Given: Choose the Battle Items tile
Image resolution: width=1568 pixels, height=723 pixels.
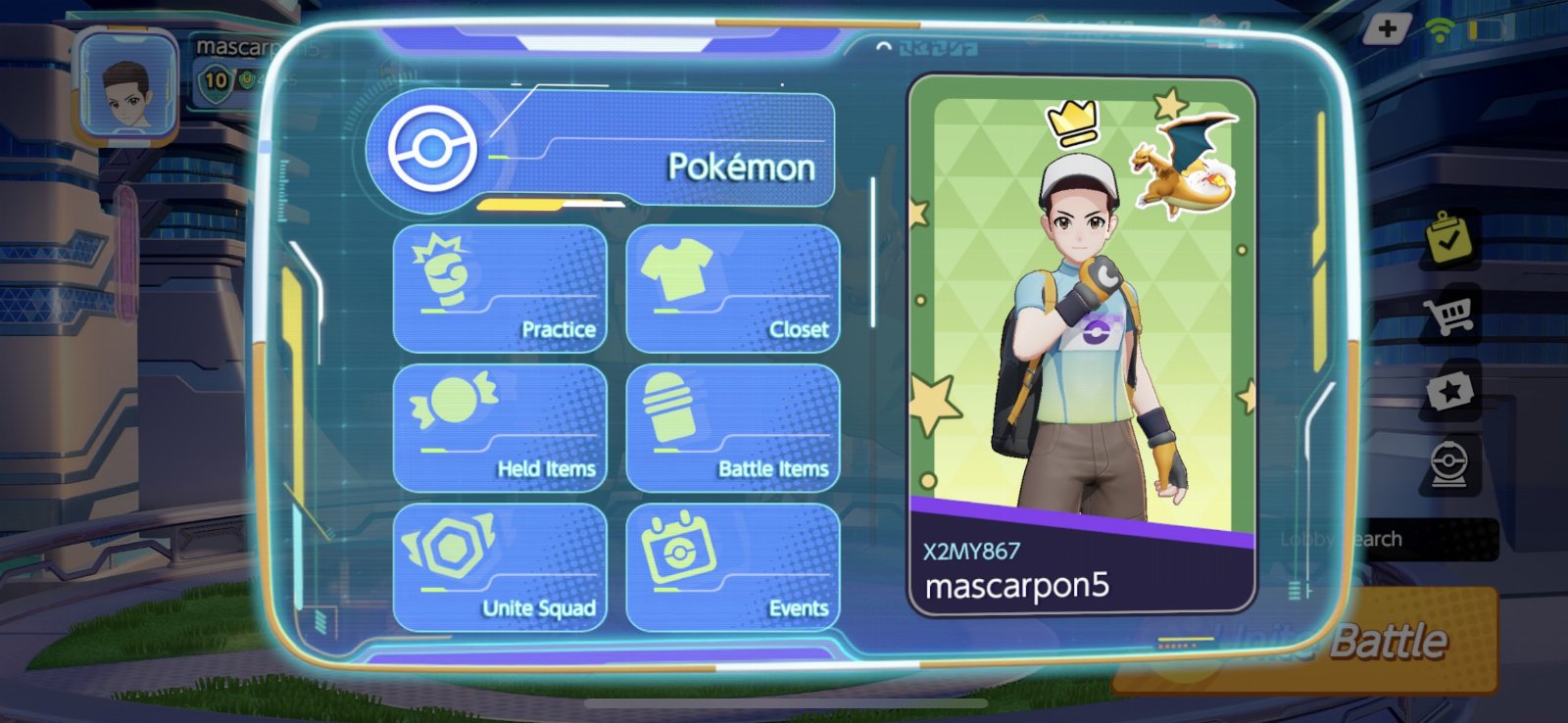Looking at the screenshot, I should pyautogui.click(x=733, y=428).
